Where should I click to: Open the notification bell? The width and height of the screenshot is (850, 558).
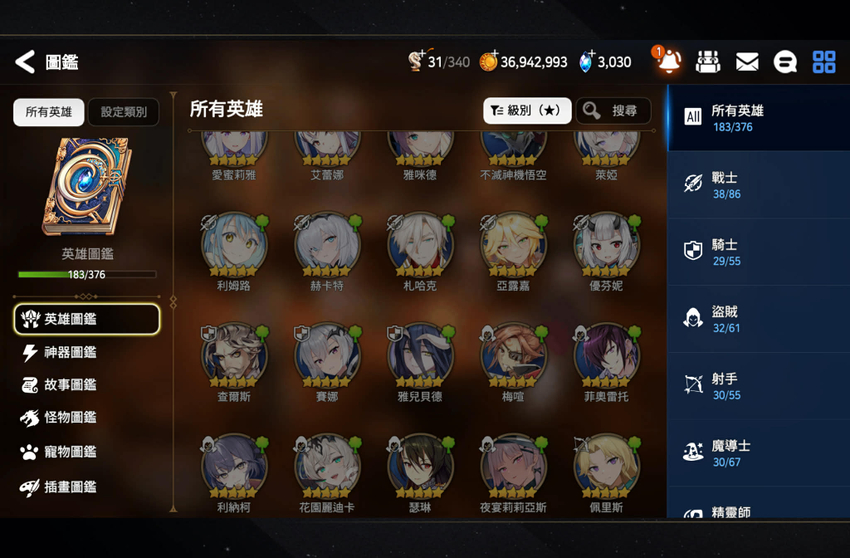668,62
